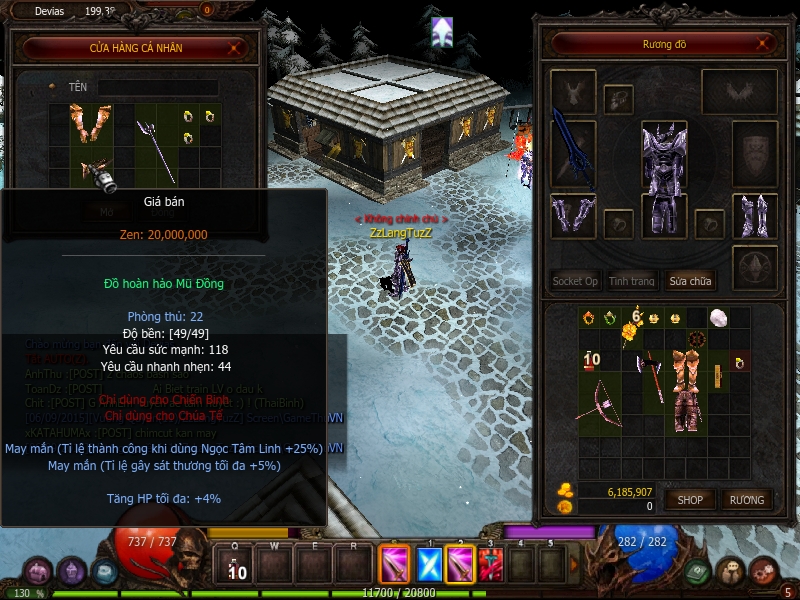Open the Socket Op panel
The image size is (800, 600).
click(x=575, y=281)
